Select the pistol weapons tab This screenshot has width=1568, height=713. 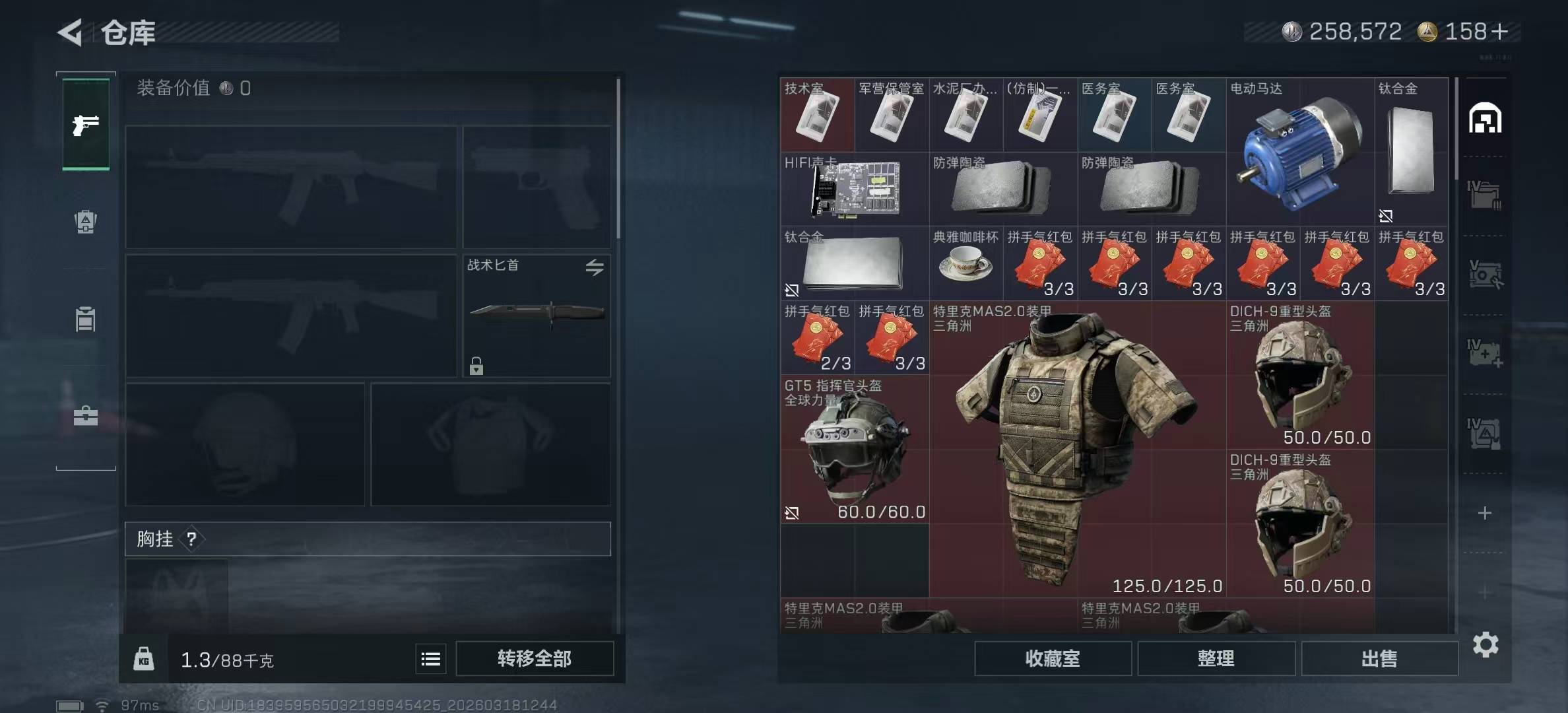coord(86,124)
